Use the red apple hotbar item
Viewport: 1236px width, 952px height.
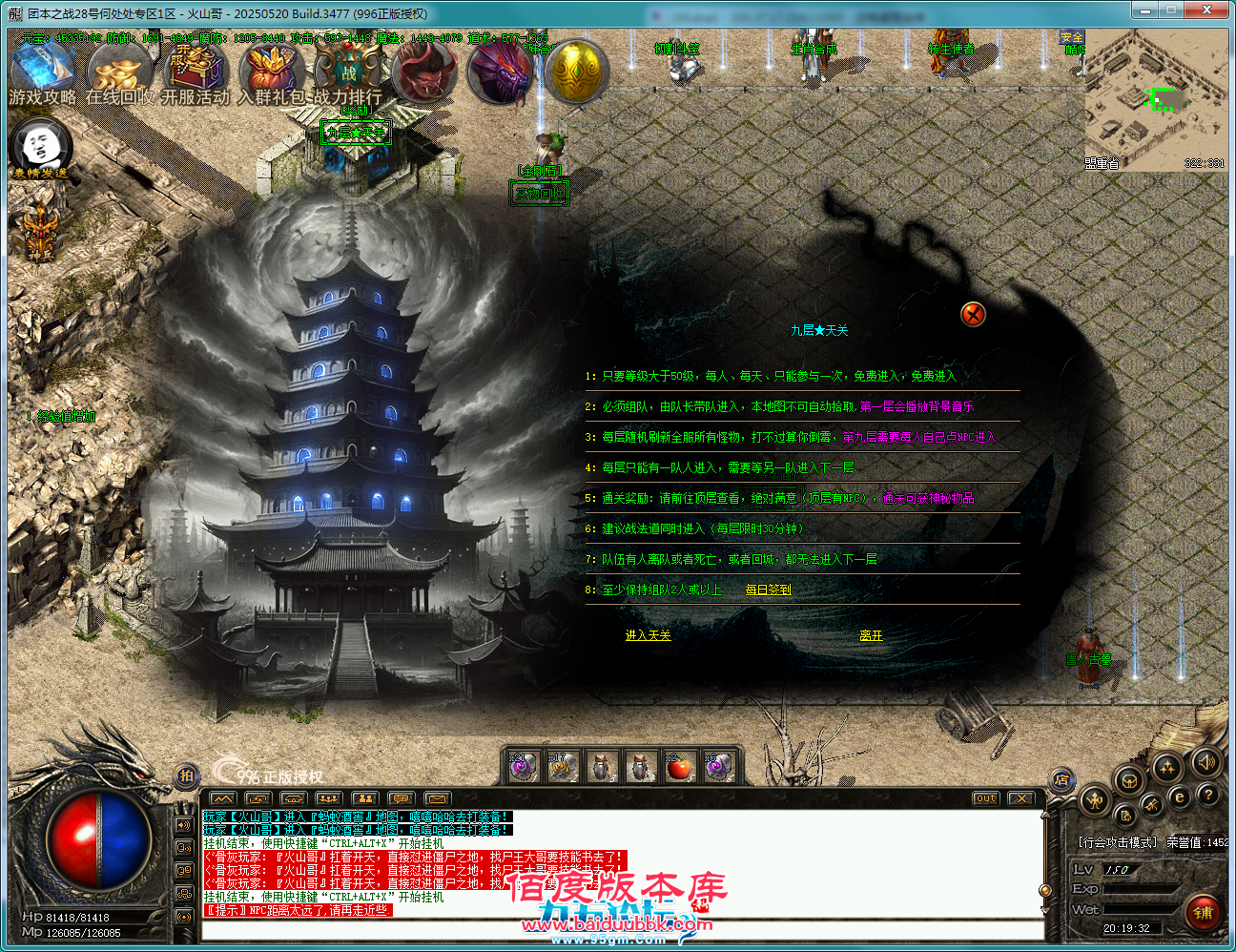(x=679, y=766)
